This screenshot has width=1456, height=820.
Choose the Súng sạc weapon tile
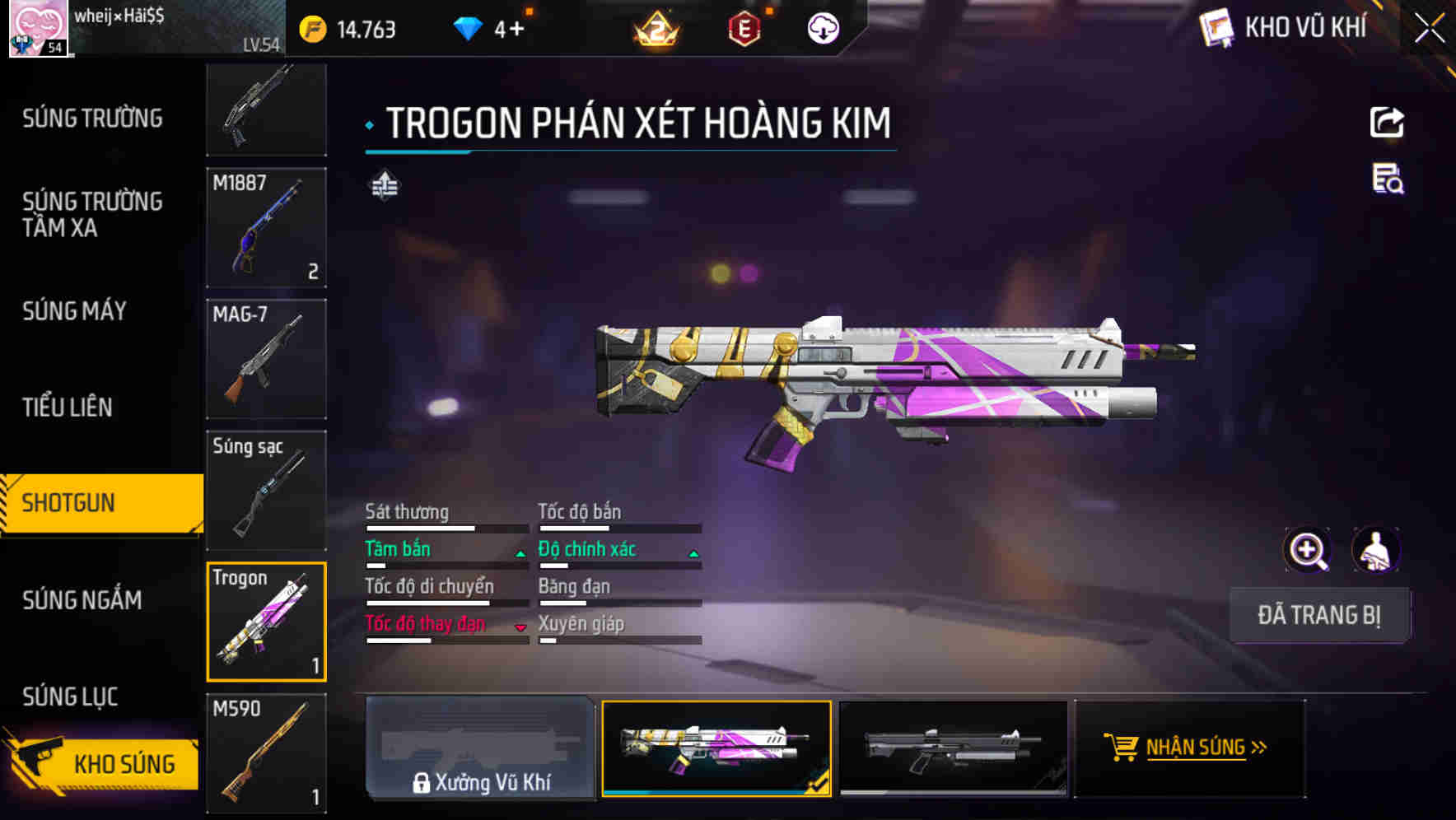pyautogui.click(x=266, y=491)
